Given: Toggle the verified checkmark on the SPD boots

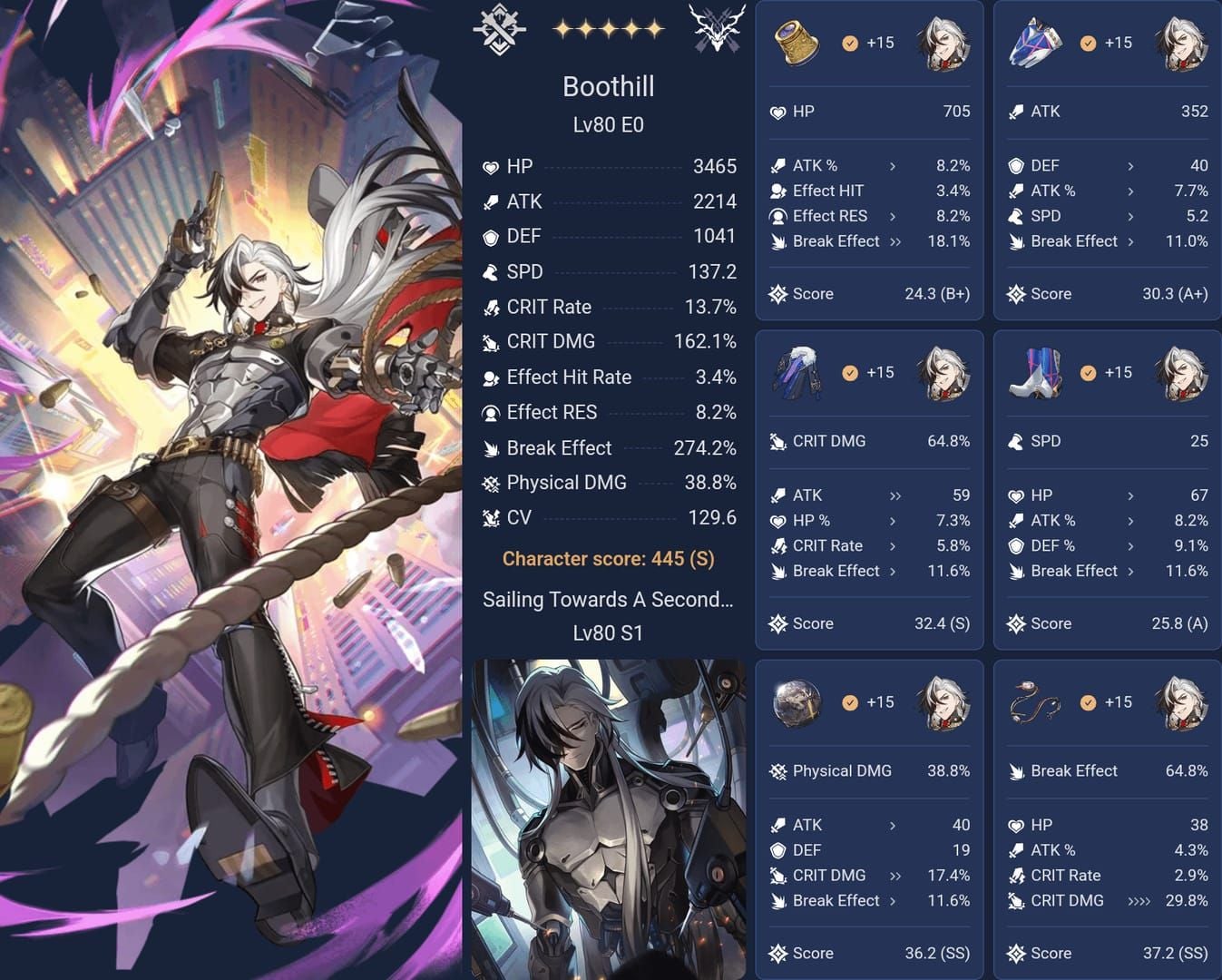Looking at the screenshot, I should (x=1088, y=372).
